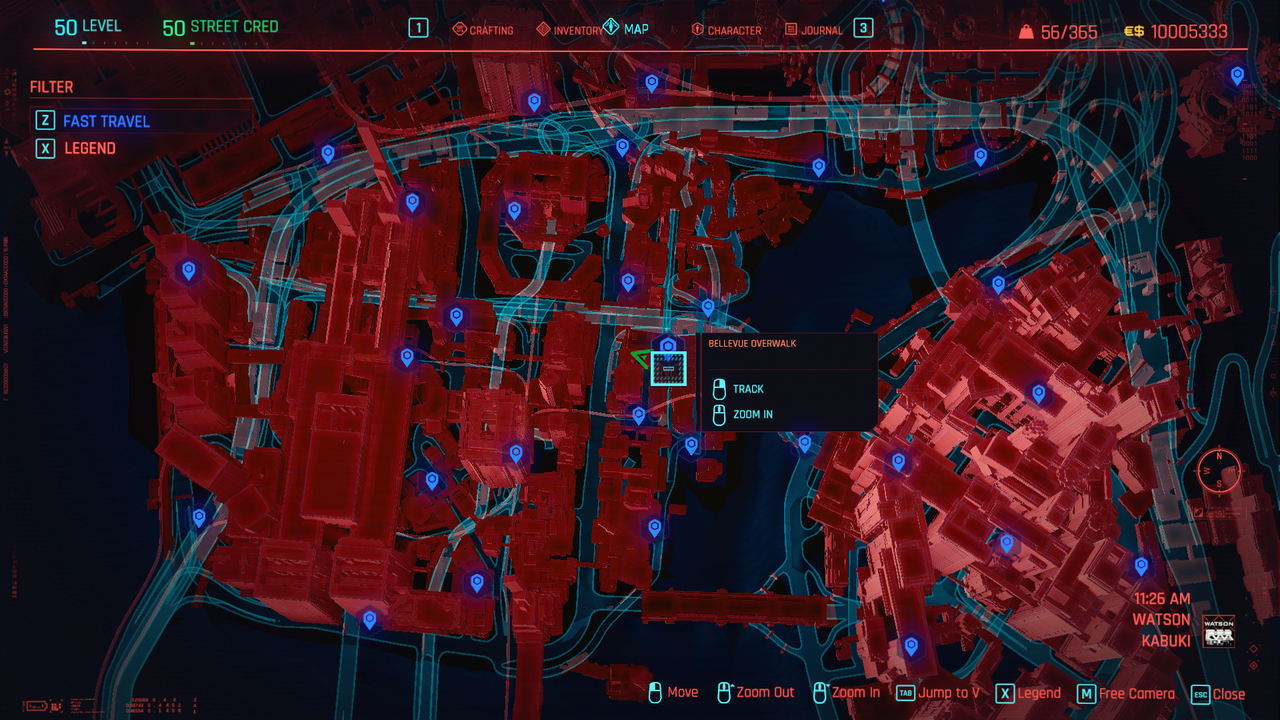Screen dimensions: 1280x720
Task: Click Jump to V in the bottom bar
Action: [948, 693]
